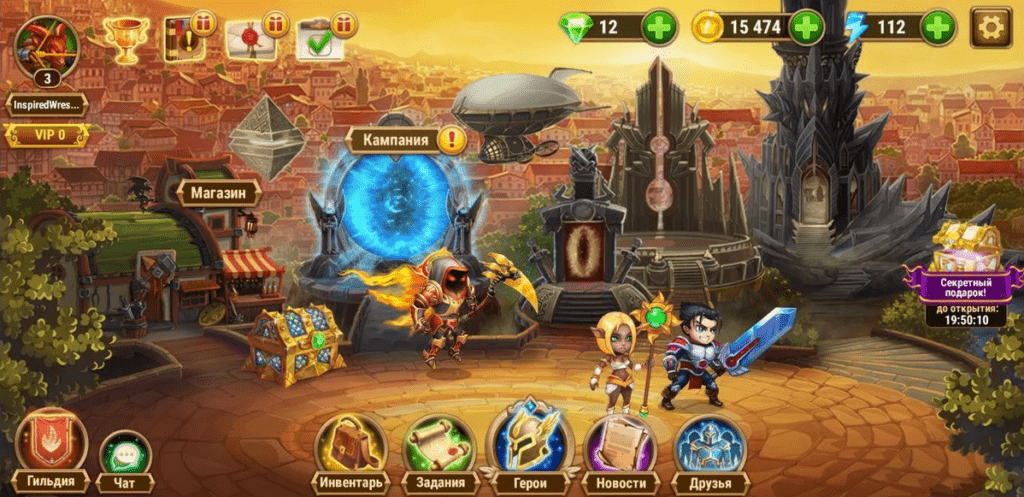Open the gear settings menu

pyautogui.click(x=991, y=27)
